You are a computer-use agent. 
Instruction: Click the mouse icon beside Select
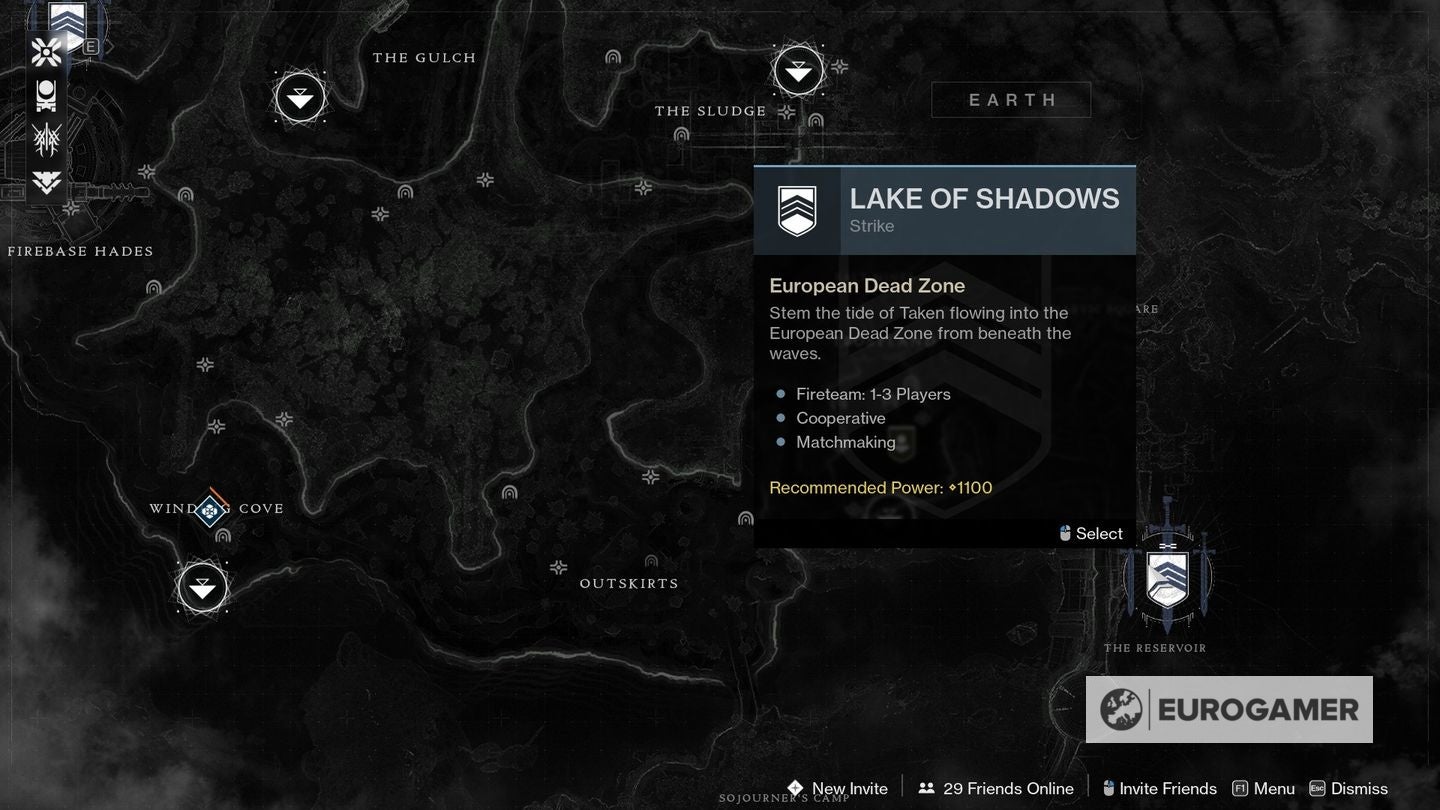tap(1063, 533)
